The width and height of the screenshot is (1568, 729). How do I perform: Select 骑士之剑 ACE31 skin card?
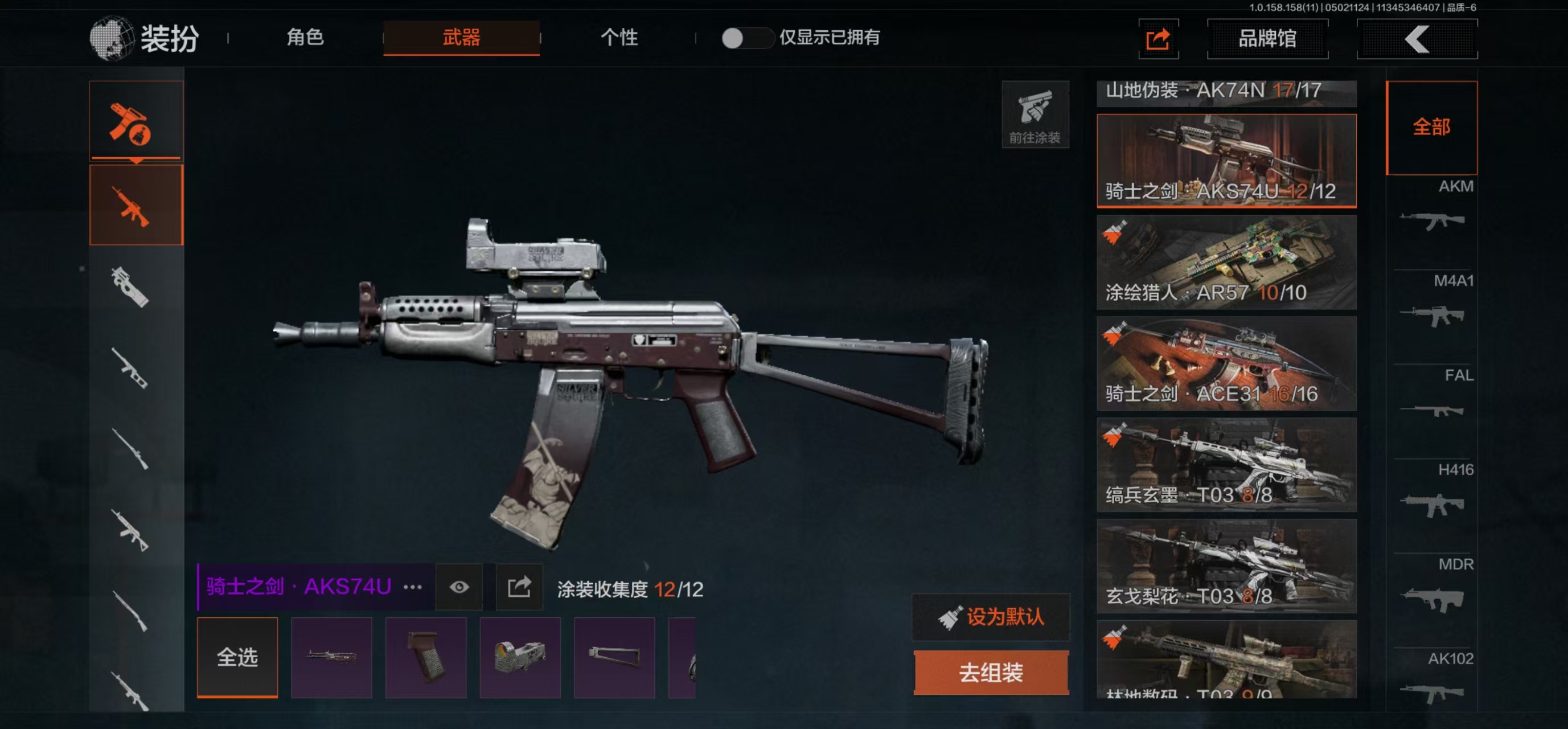[x=1226, y=363]
